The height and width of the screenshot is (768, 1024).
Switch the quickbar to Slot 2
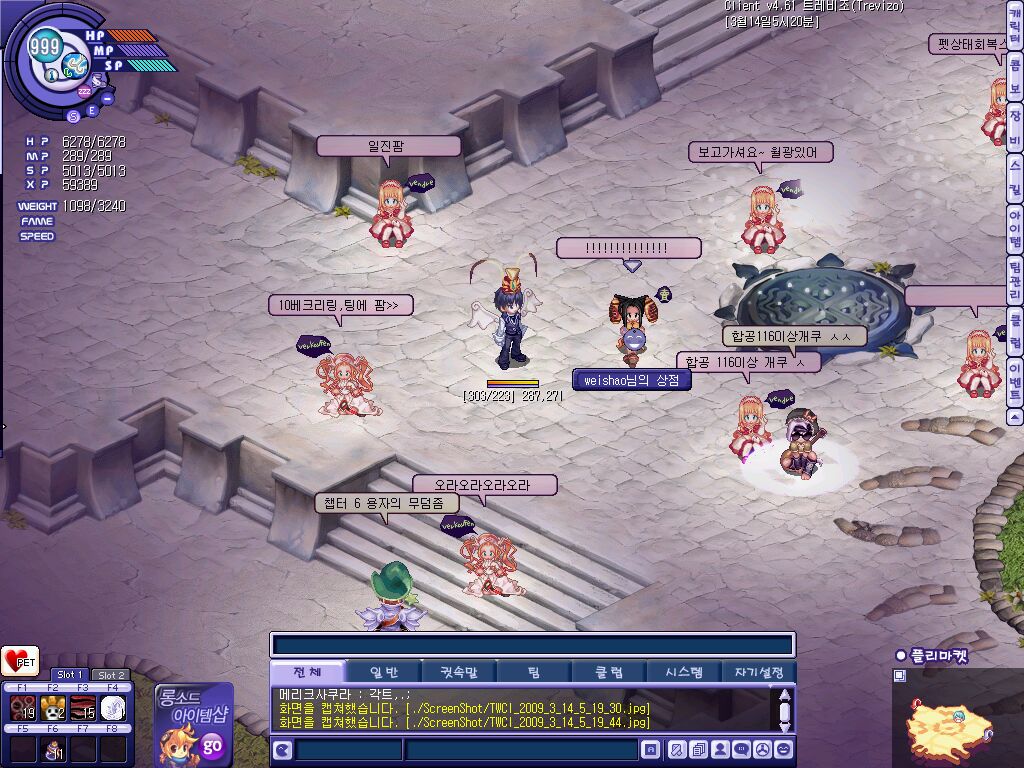(110, 675)
